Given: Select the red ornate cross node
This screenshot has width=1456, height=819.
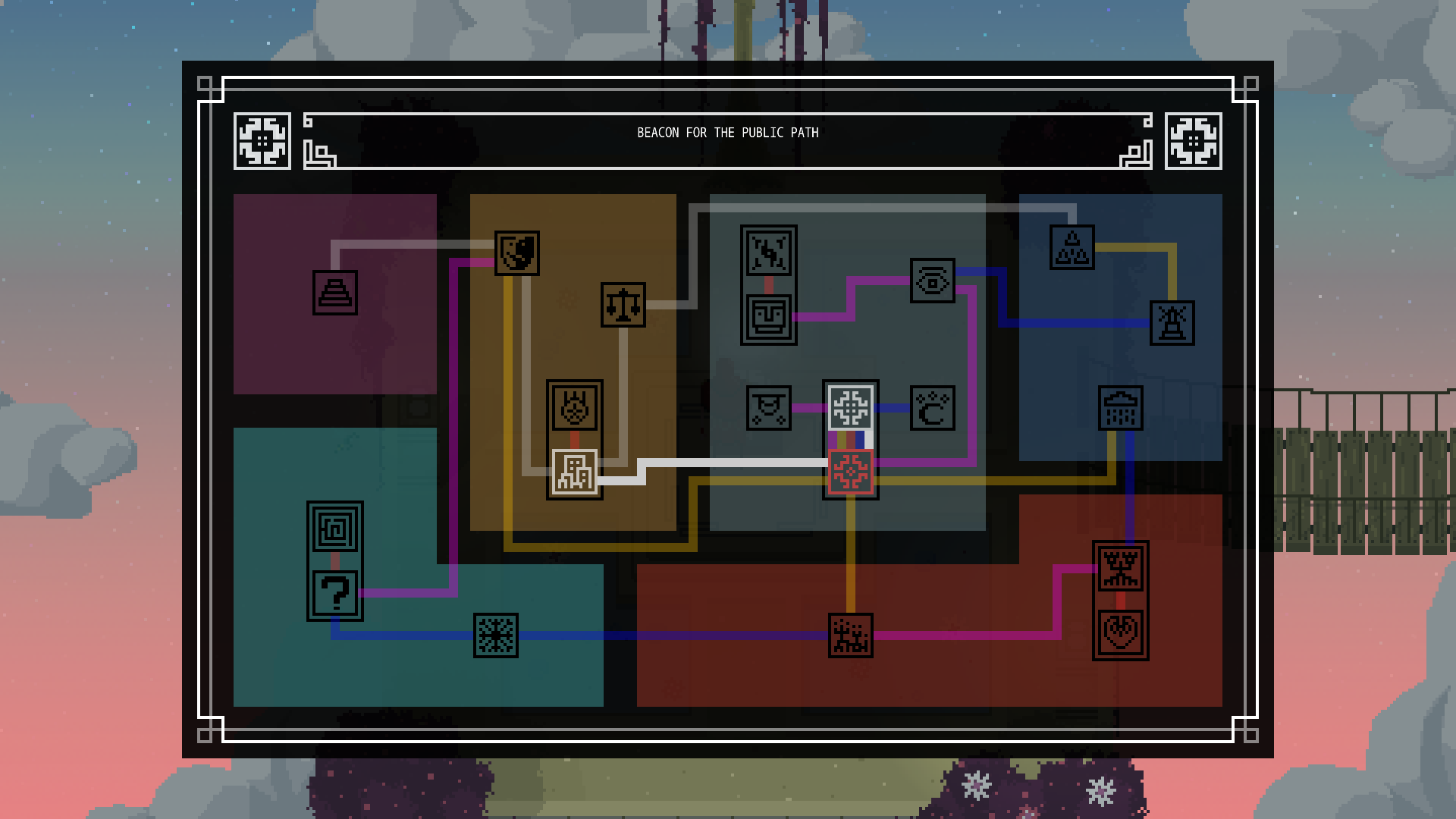Looking at the screenshot, I should pyautogui.click(x=851, y=472).
